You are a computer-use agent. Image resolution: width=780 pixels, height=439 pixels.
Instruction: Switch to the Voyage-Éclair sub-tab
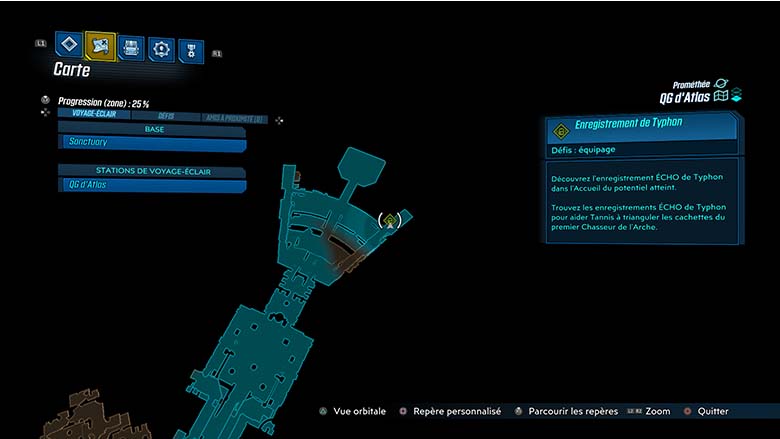click(97, 114)
